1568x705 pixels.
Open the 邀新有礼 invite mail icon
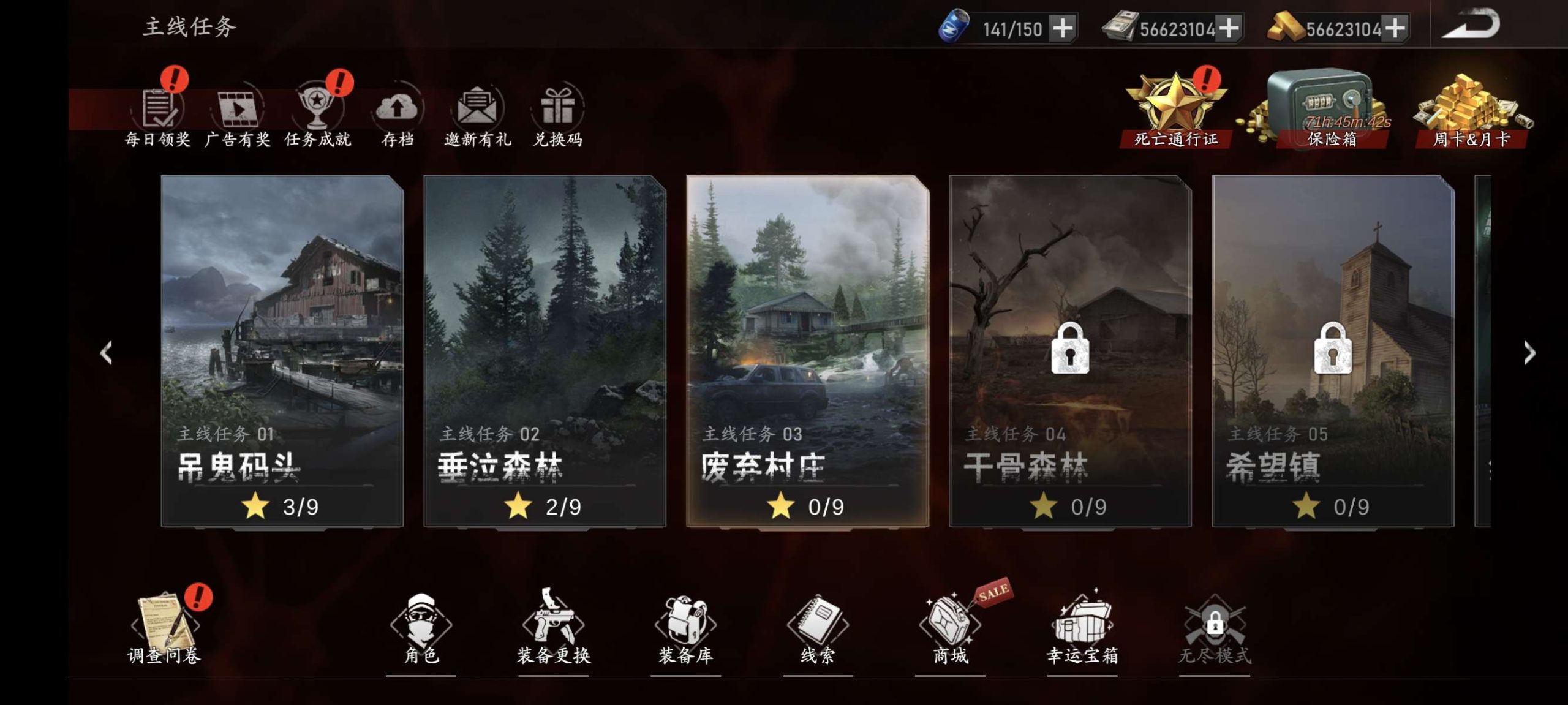479,110
